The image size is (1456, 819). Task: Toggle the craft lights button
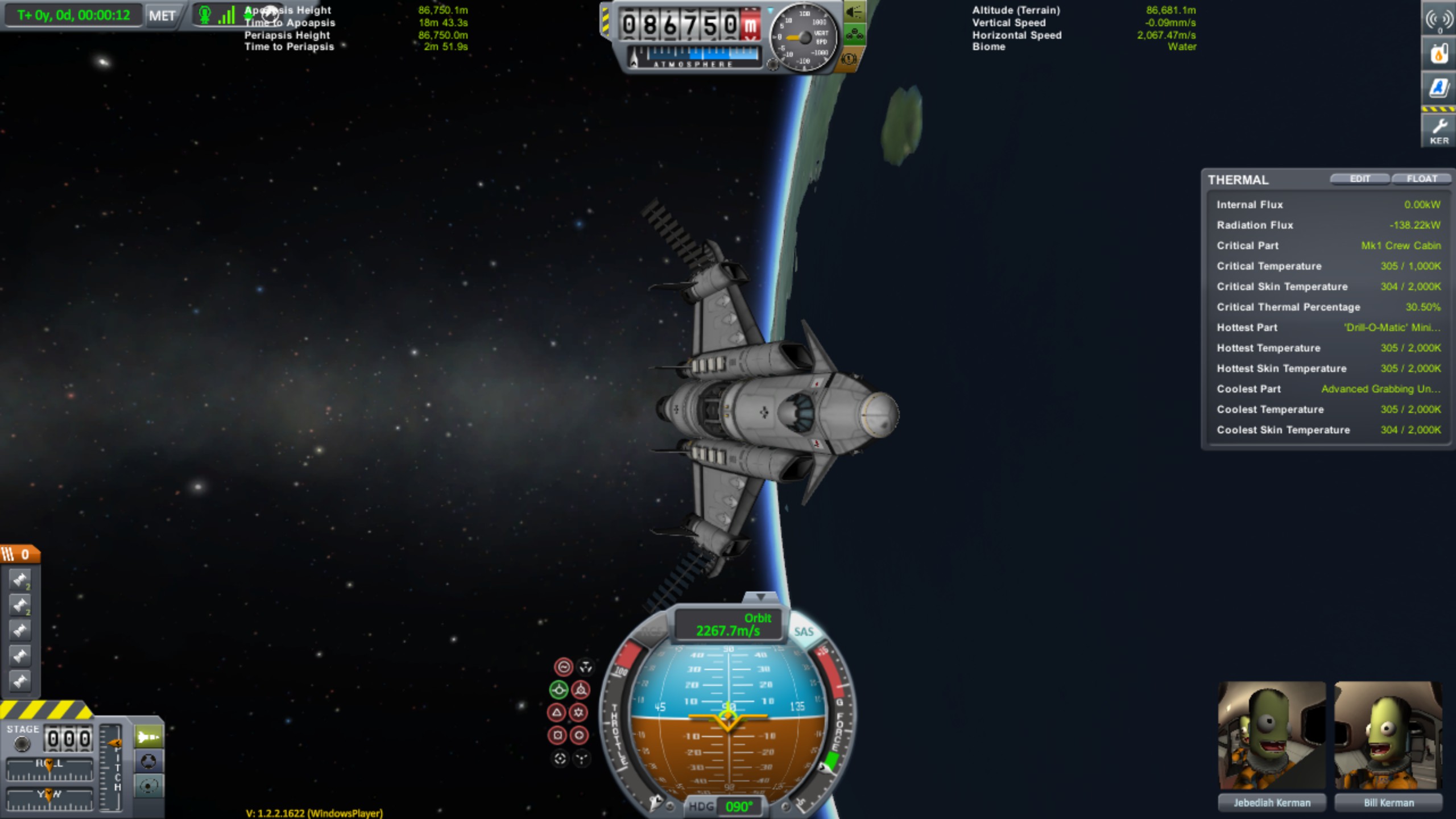click(x=854, y=12)
